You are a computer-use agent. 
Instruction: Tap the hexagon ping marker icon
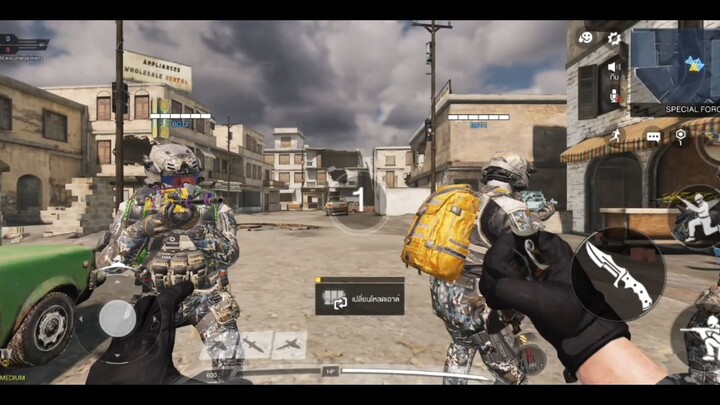click(x=681, y=134)
